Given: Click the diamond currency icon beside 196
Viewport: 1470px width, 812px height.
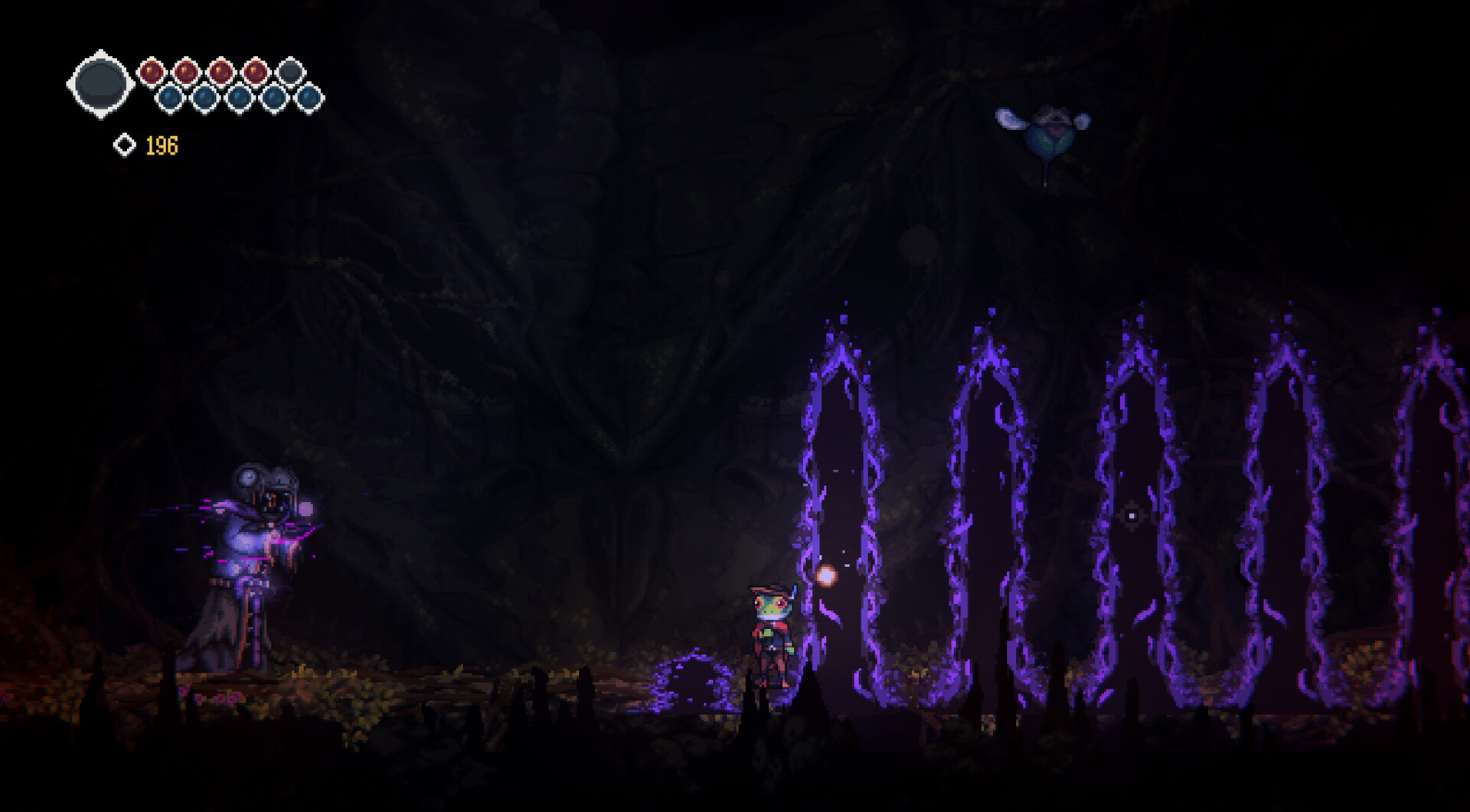Looking at the screenshot, I should tap(125, 145).
